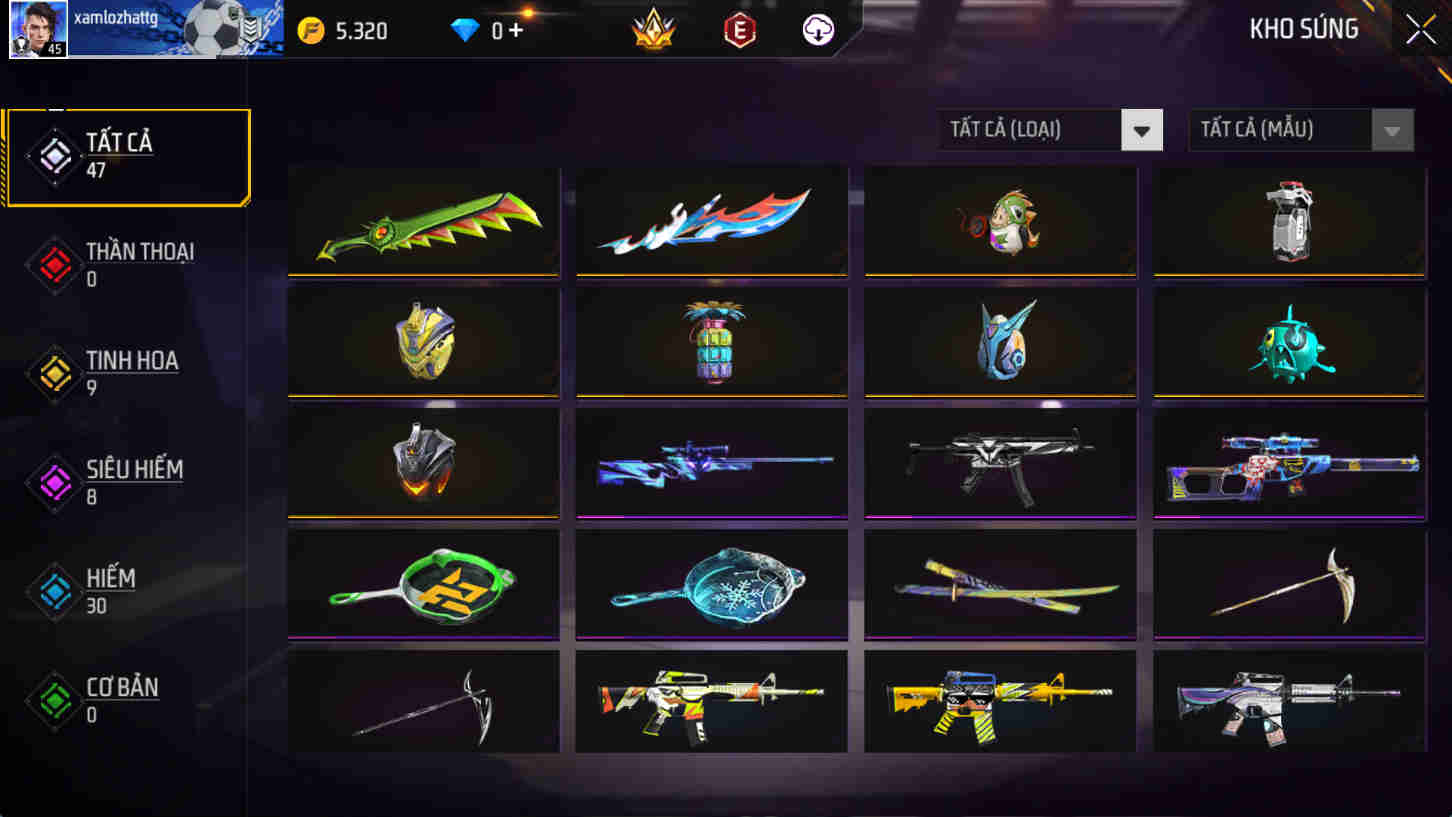Click the red E badge icon
Image resolution: width=1452 pixels, height=817 pixels.
click(737, 31)
